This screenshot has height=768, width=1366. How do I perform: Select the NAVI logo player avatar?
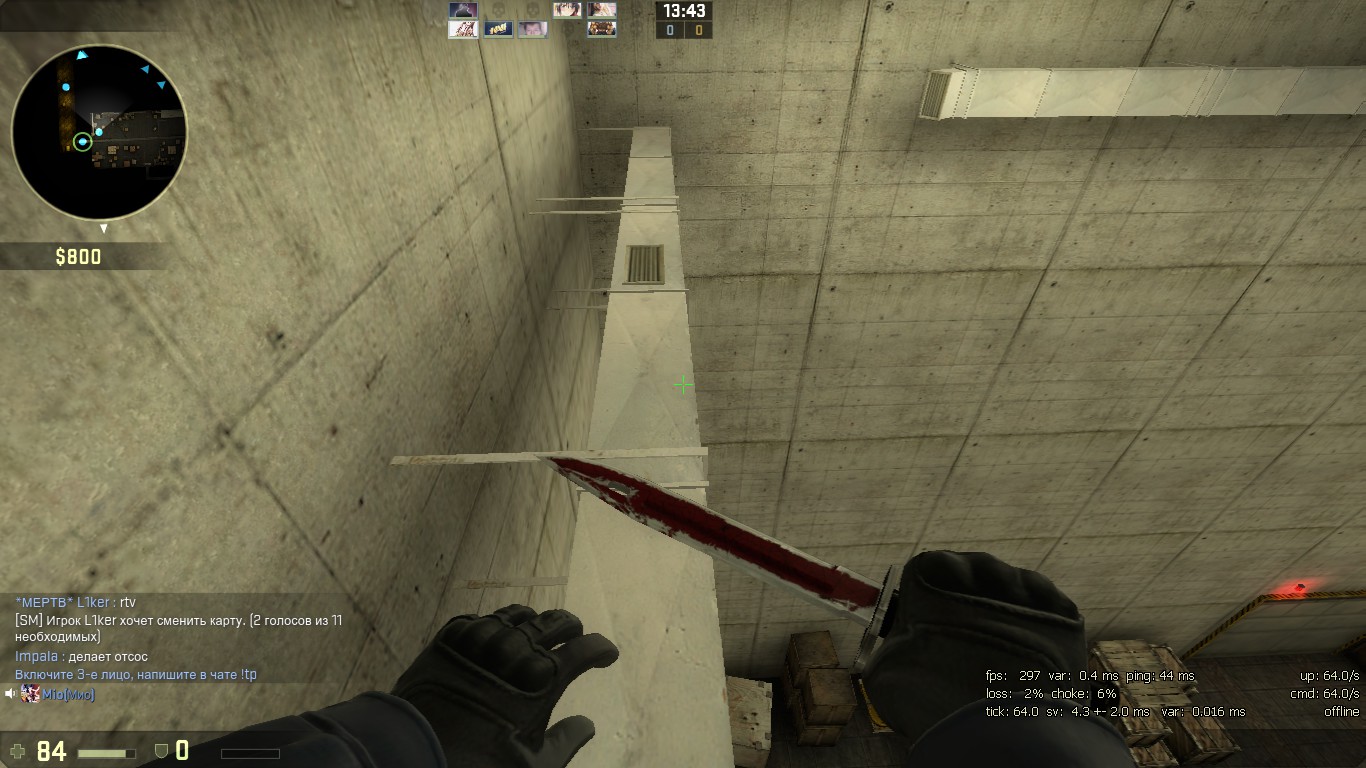coord(497,29)
